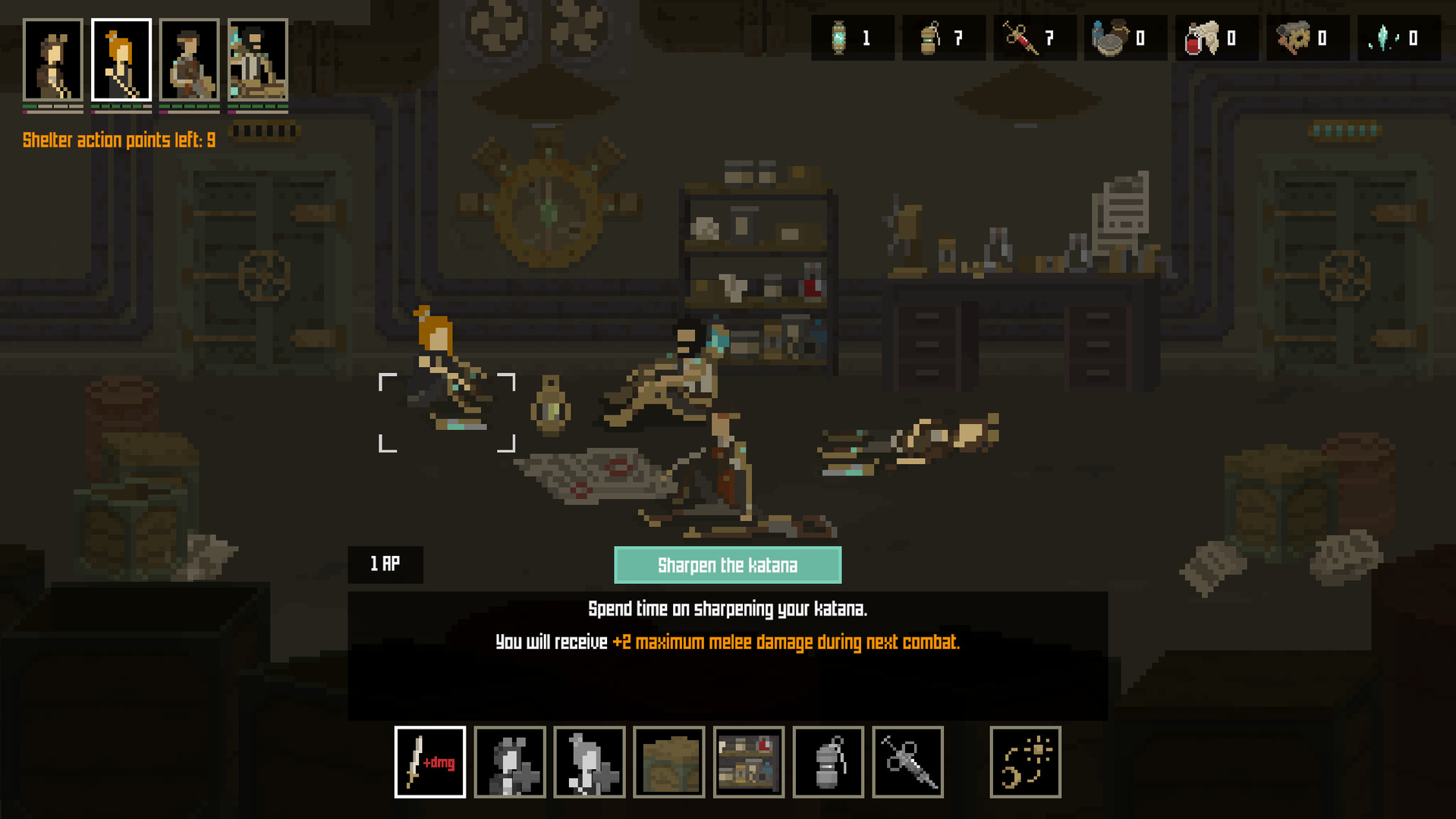The height and width of the screenshot is (819, 1456).
Task: Click the glowing dust special ability icon
Action: click(x=1025, y=762)
